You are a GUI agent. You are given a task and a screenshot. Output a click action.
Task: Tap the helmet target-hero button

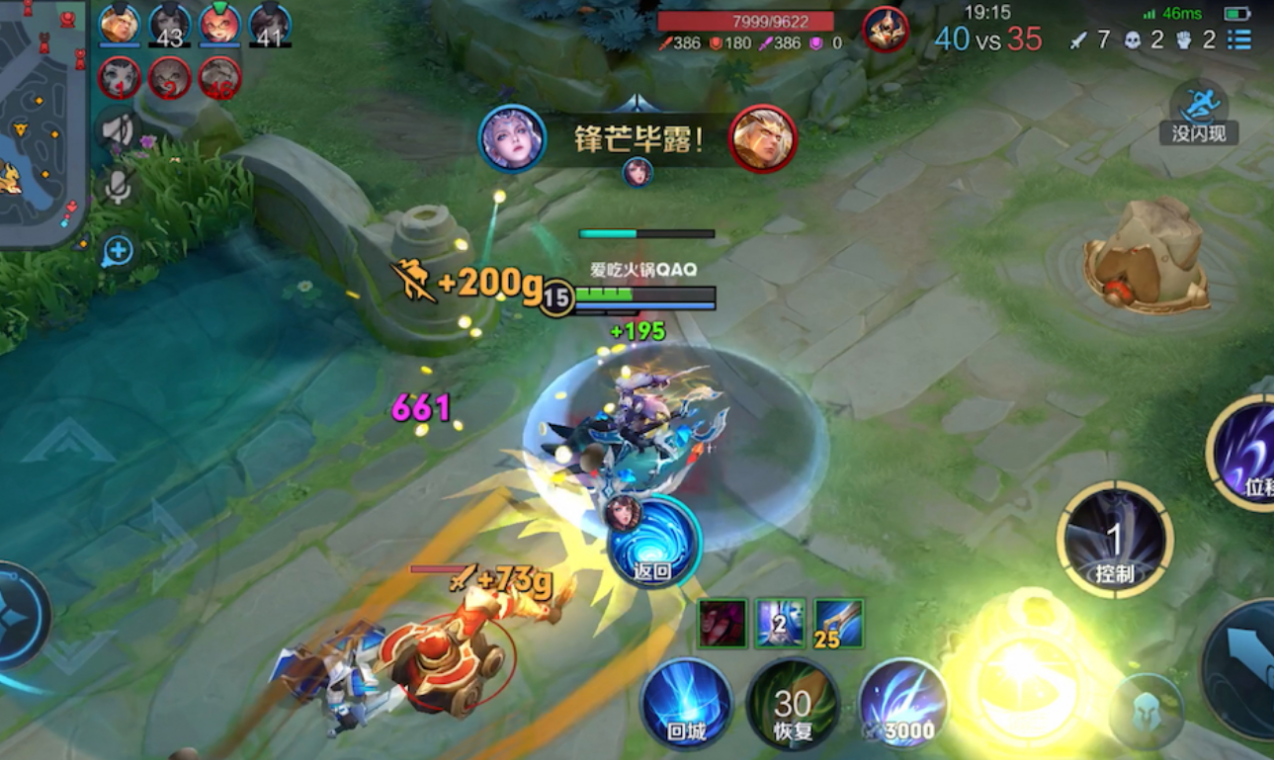pos(1146,711)
